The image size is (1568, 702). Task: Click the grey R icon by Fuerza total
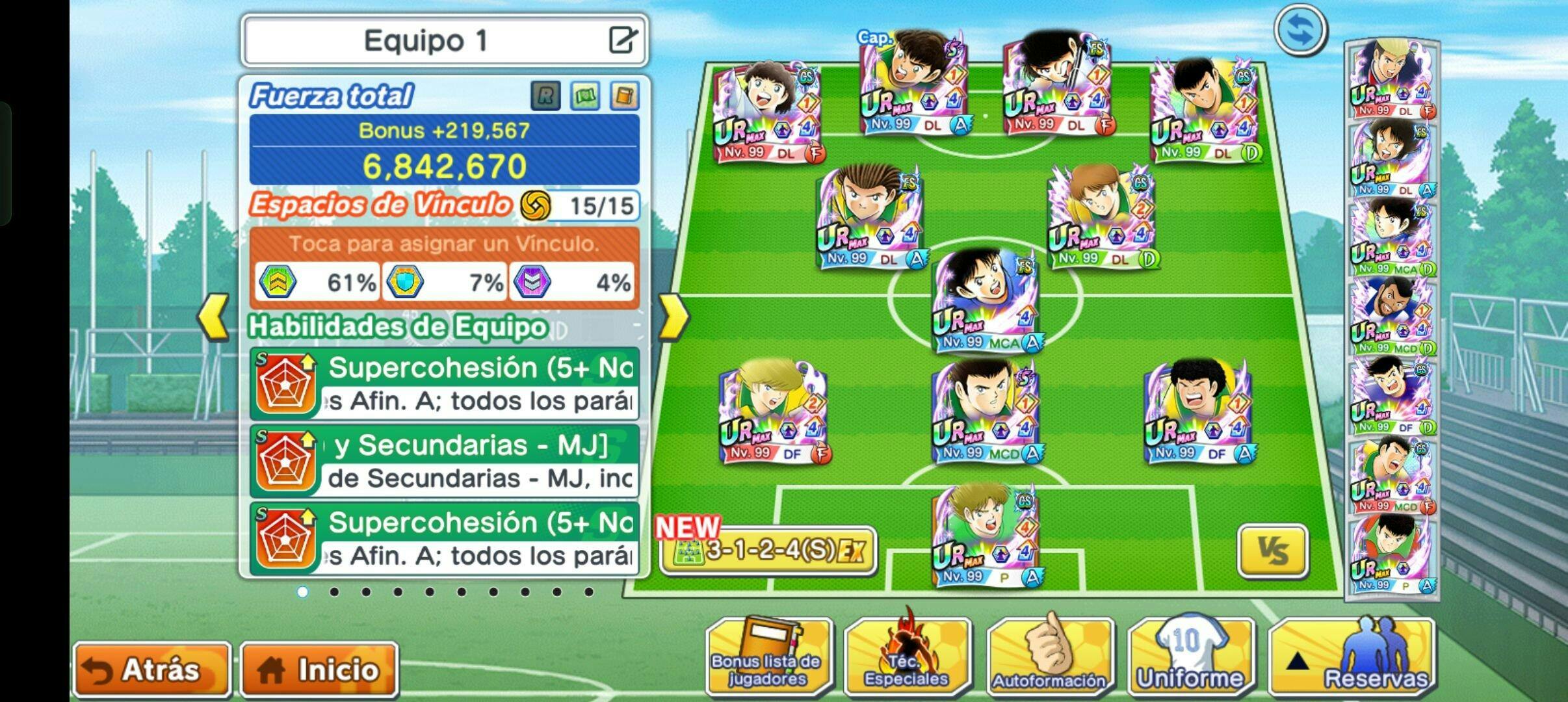click(x=545, y=97)
